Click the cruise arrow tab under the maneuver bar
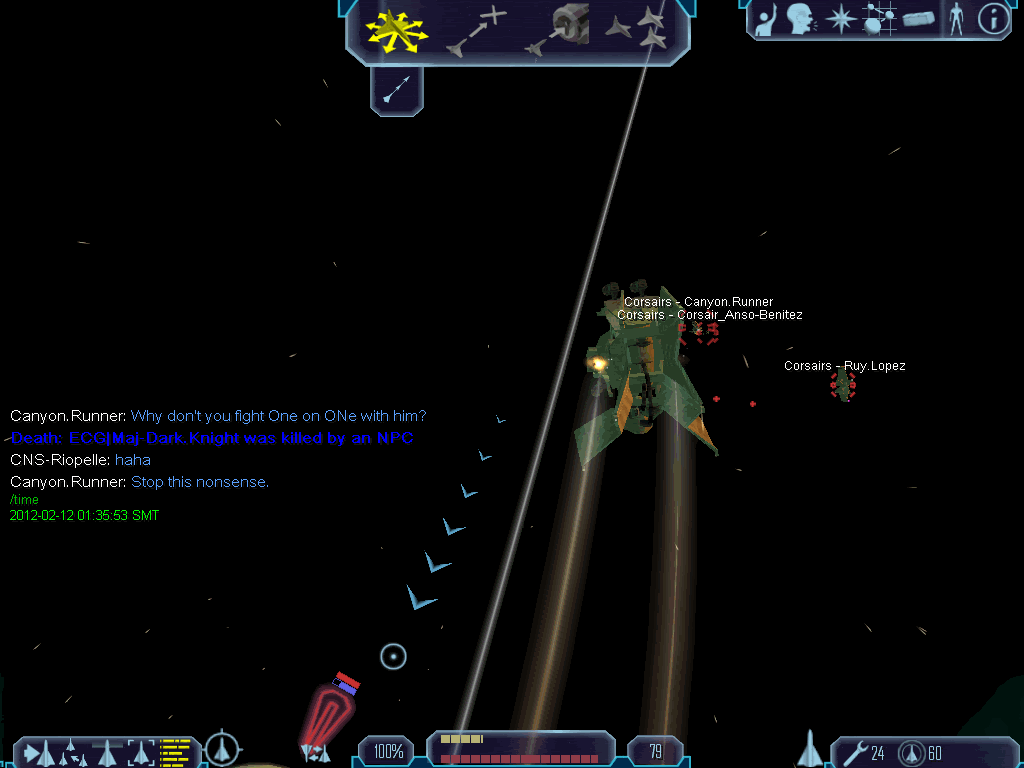The width and height of the screenshot is (1024, 768). pos(397,91)
